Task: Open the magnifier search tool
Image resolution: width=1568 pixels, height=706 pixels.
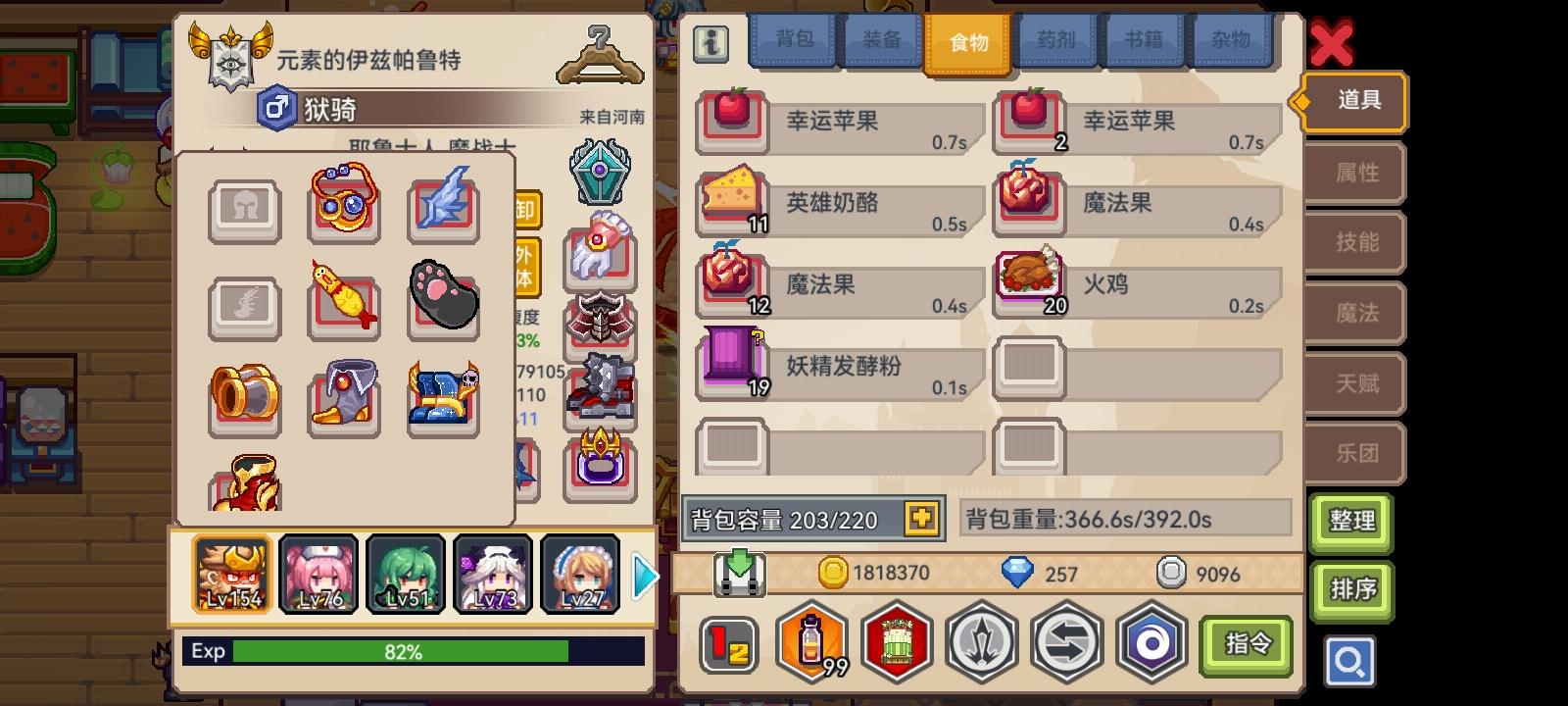Action: click(x=1351, y=662)
